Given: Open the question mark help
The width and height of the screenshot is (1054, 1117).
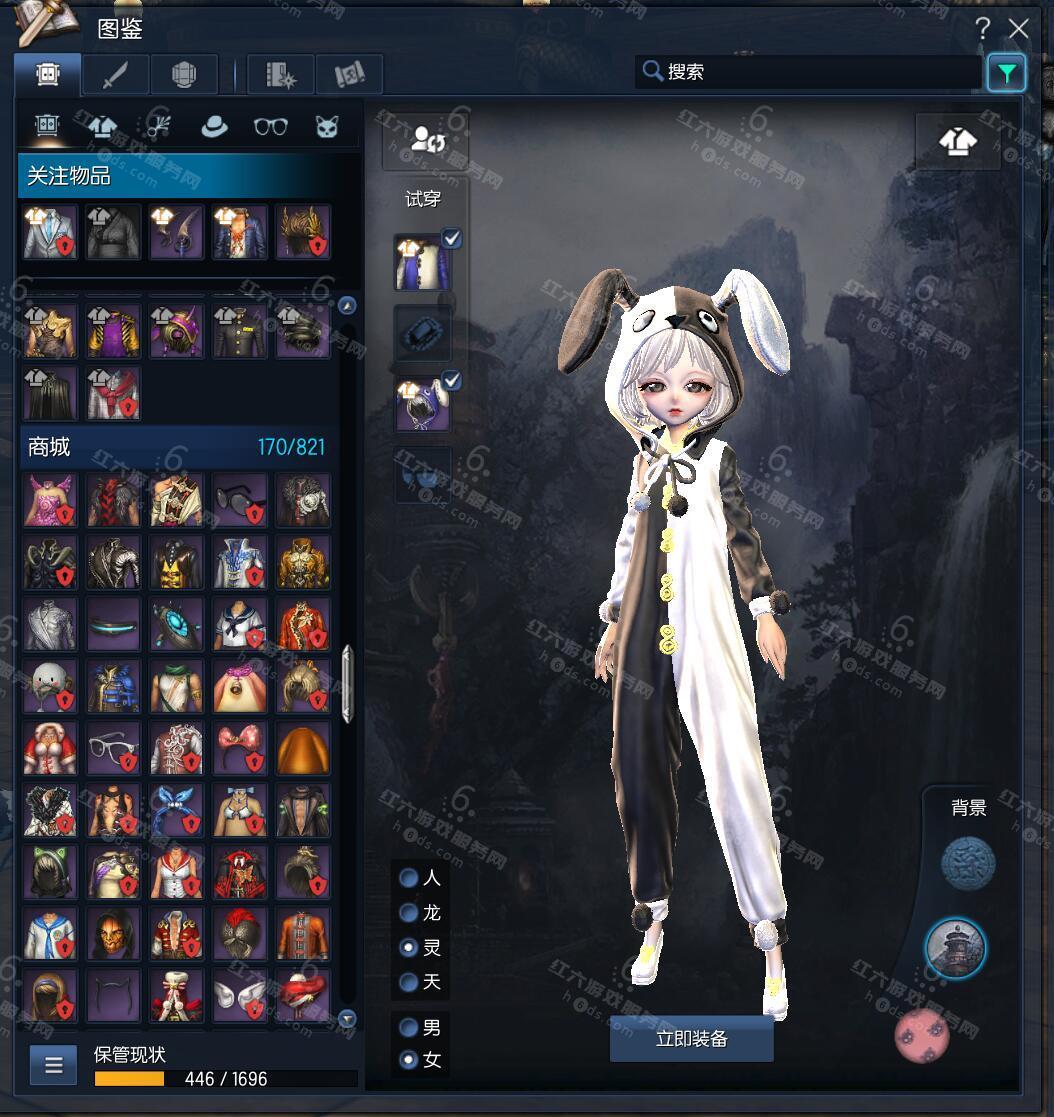Looking at the screenshot, I should (983, 28).
